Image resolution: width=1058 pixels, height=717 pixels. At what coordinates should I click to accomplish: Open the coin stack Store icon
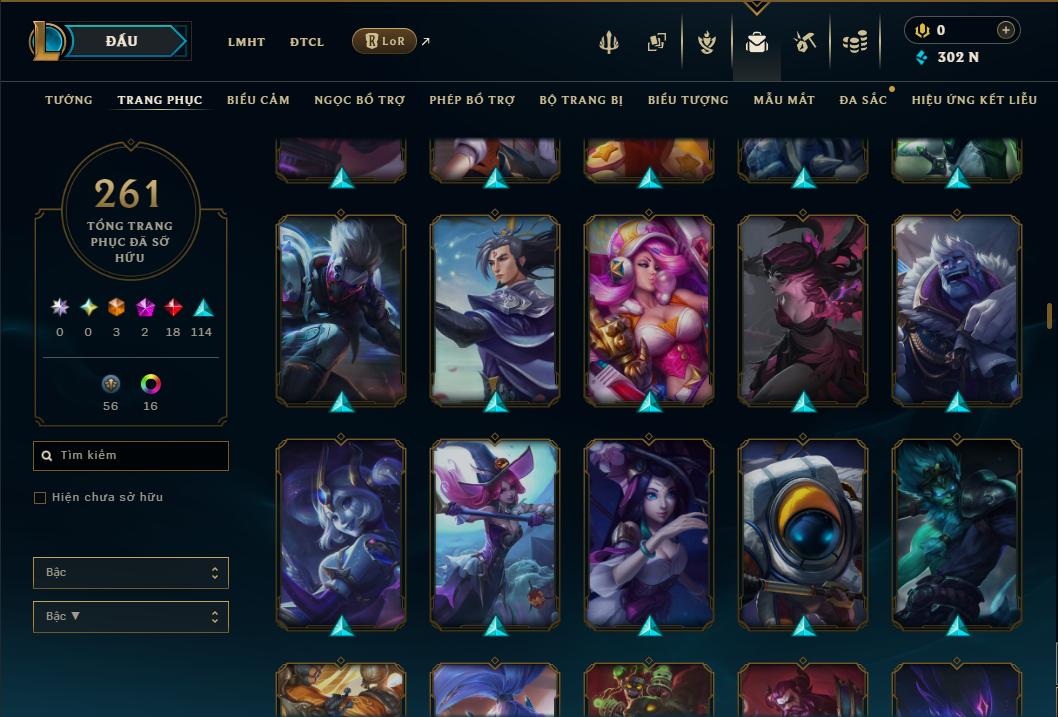854,42
